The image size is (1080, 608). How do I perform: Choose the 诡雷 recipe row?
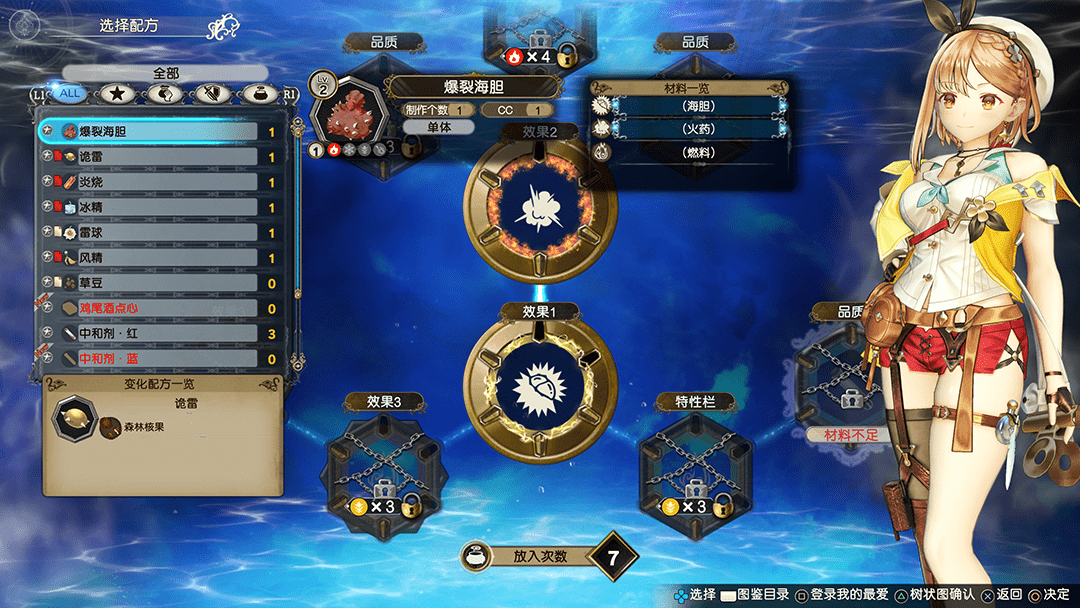(160, 157)
